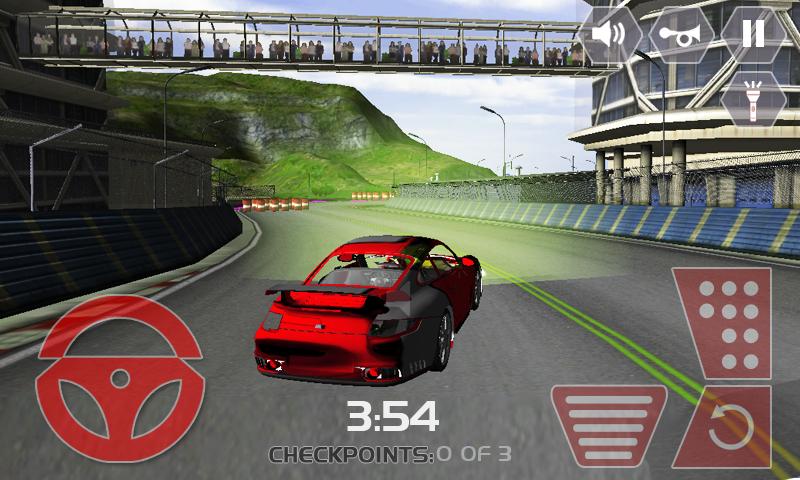The height and width of the screenshot is (480, 800).
Task: Apply the striped brake pedal
Action: 607,424
